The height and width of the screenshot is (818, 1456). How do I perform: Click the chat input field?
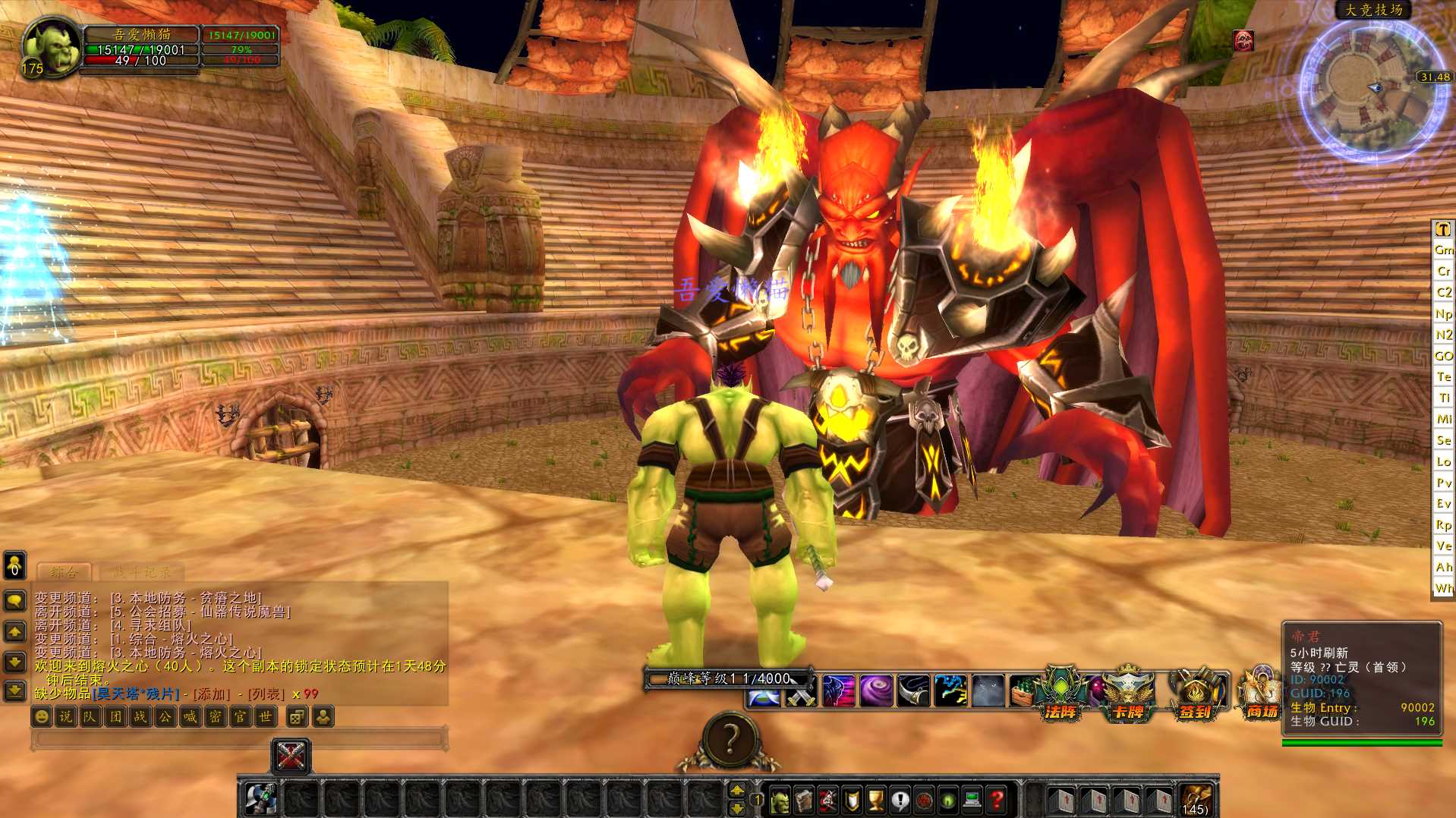tap(237, 738)
